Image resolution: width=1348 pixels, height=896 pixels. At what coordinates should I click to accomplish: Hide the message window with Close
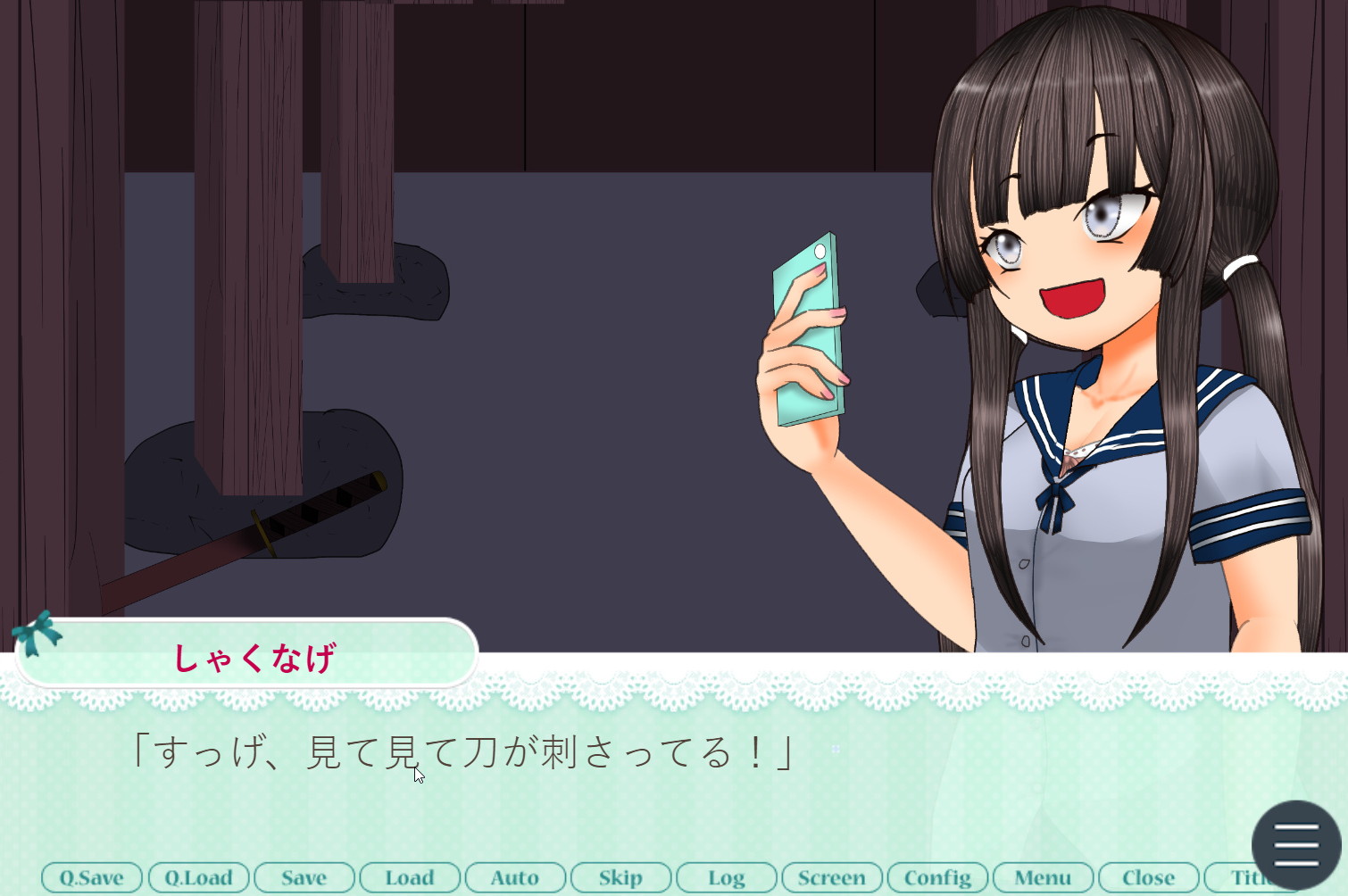(x=1148, y=877)
